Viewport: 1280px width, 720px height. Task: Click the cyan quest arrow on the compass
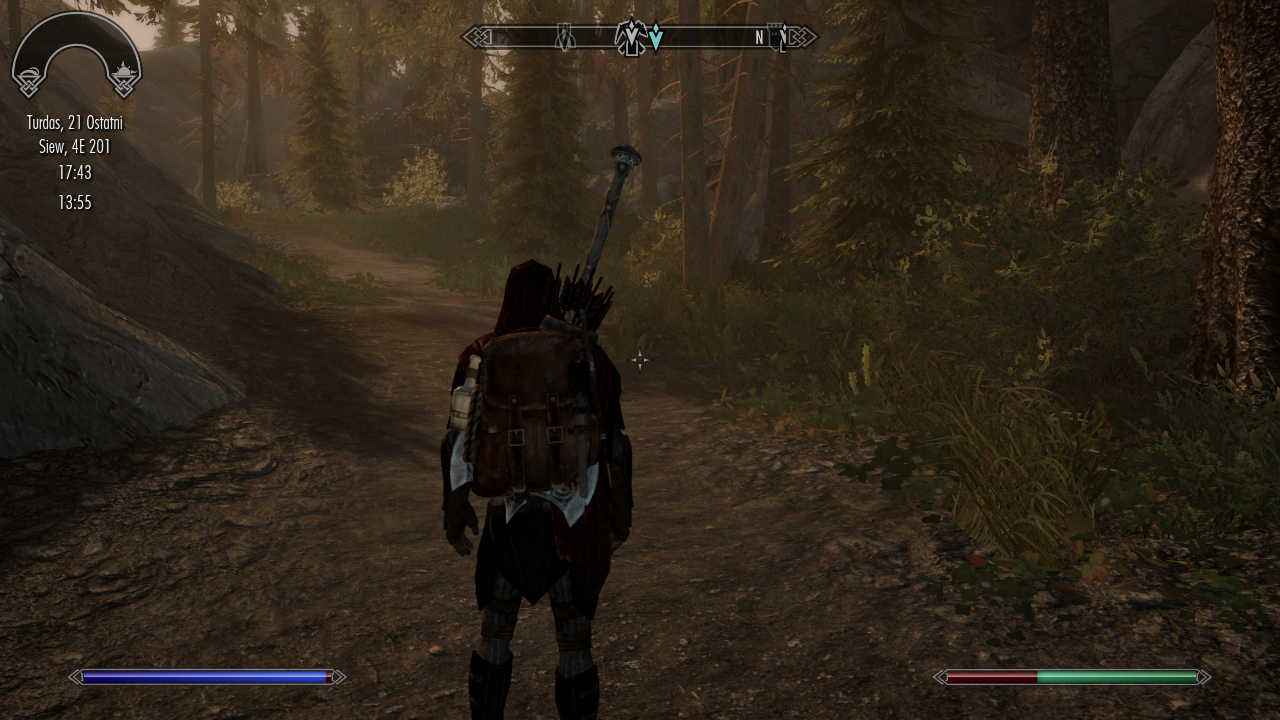point(655,39)
